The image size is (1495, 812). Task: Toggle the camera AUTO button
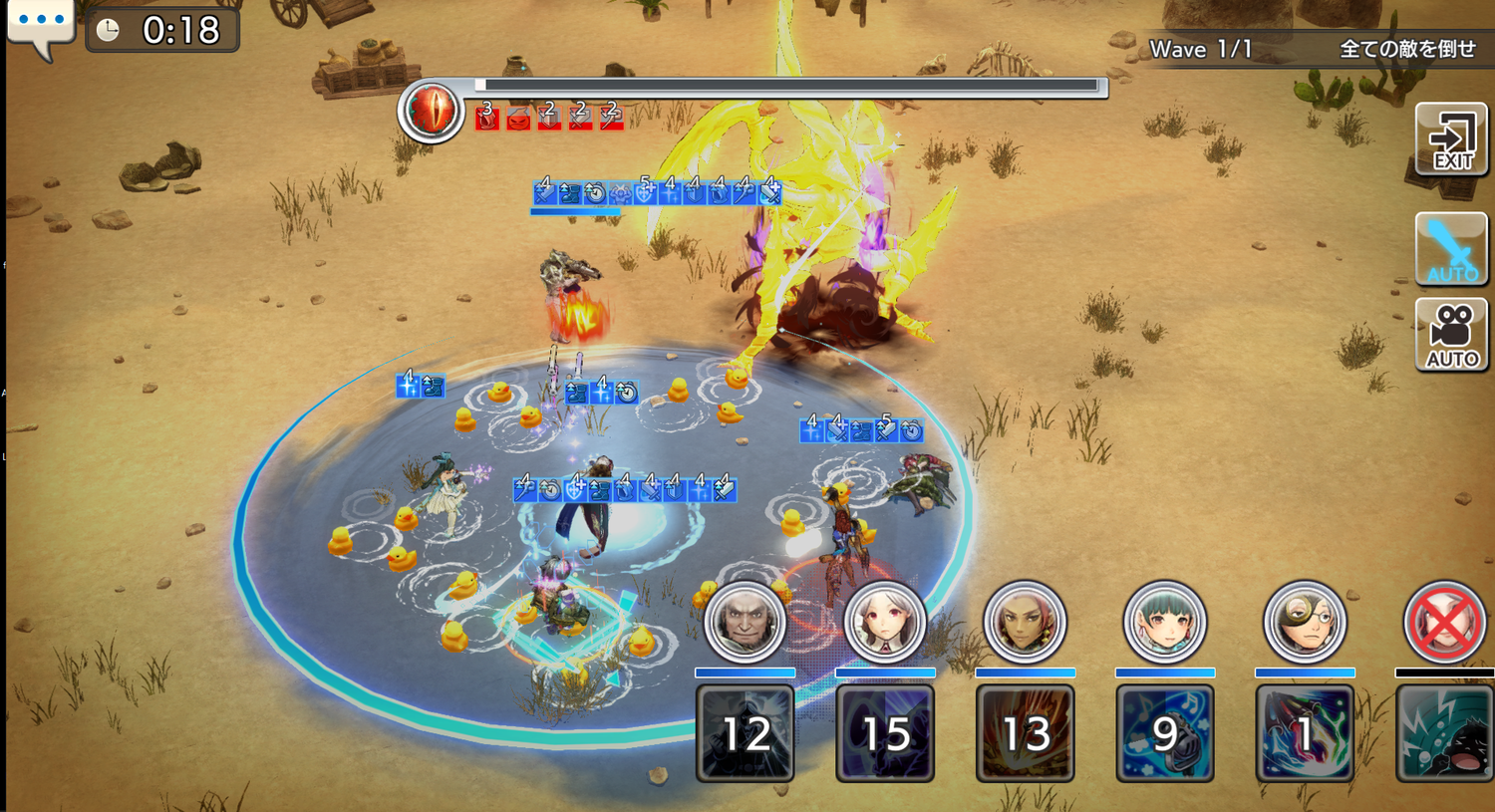(1451, 335)
